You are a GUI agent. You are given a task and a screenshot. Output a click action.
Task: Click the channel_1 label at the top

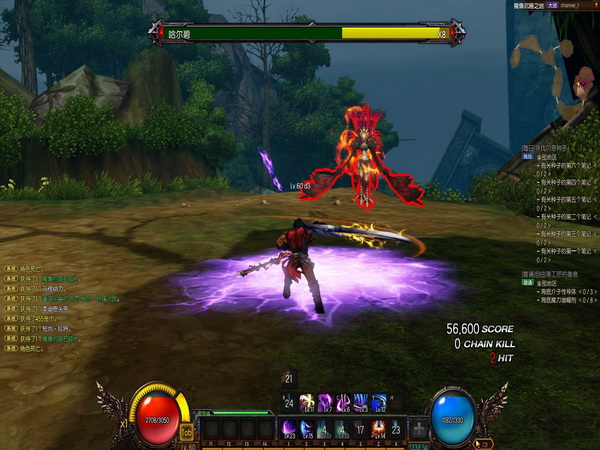click(572, 5)
